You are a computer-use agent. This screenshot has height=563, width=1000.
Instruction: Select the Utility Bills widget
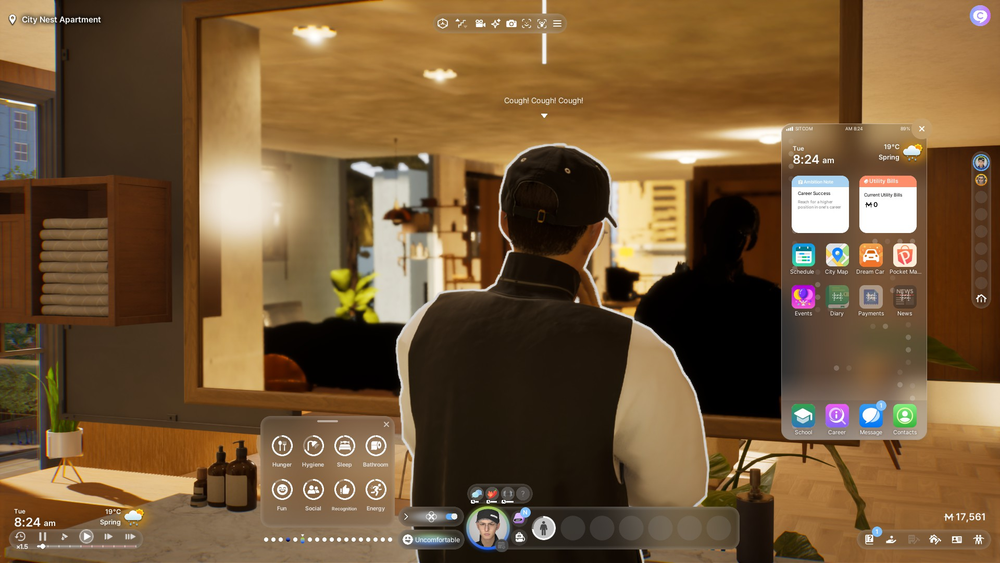coord(887,204)
